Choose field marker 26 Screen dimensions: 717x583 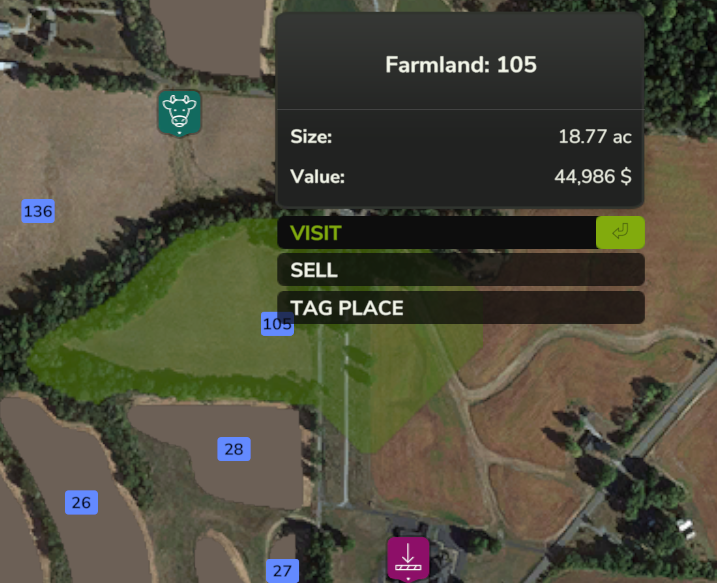pos(81,502)
